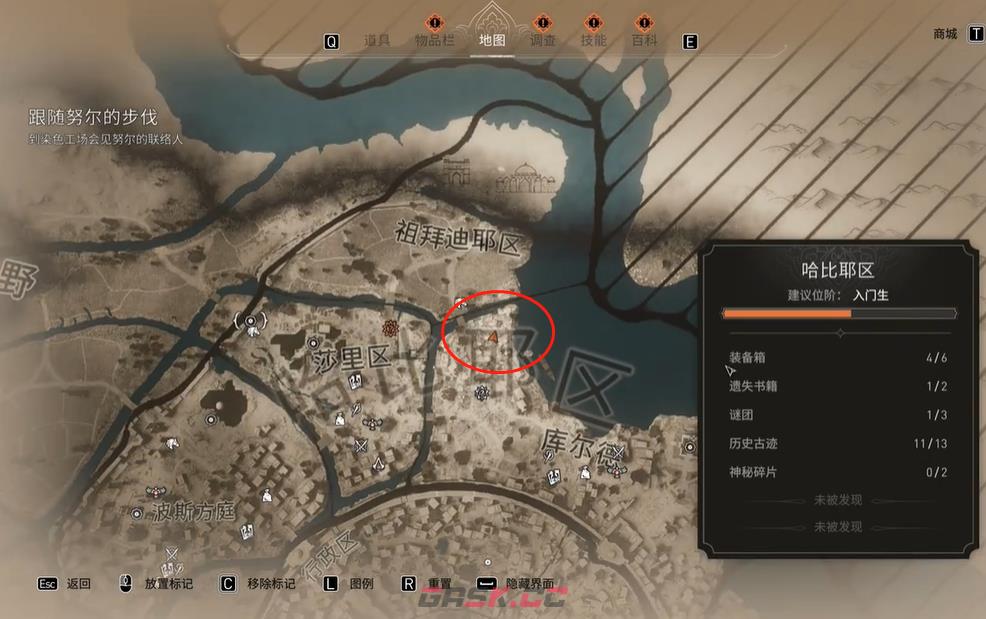Screen dimensions: 986x619
Task: Switch to the 调查 investigation tab
Action: (542, 41)
